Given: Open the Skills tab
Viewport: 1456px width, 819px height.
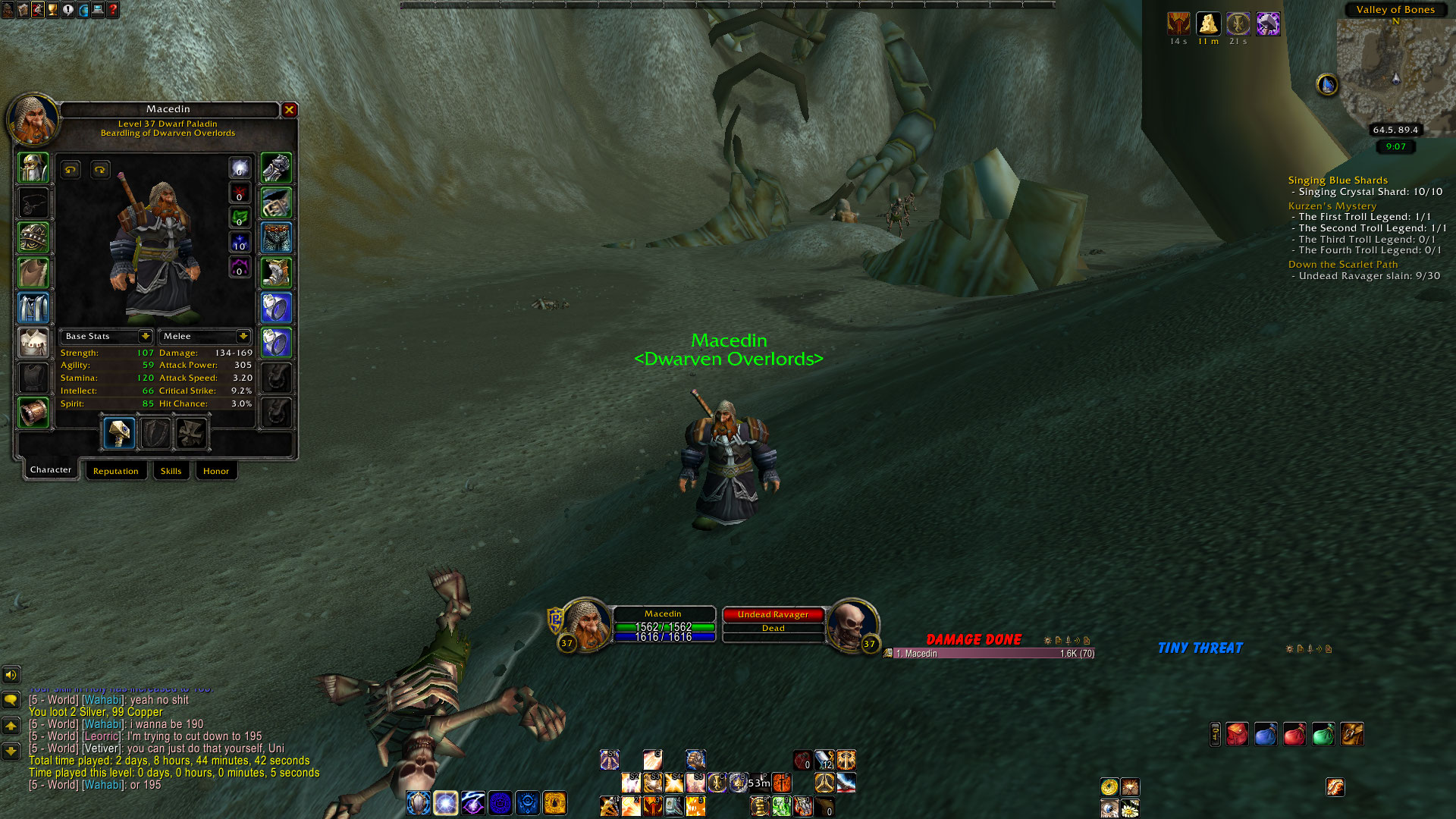Looking at the screenshot, I should [171, 471].
